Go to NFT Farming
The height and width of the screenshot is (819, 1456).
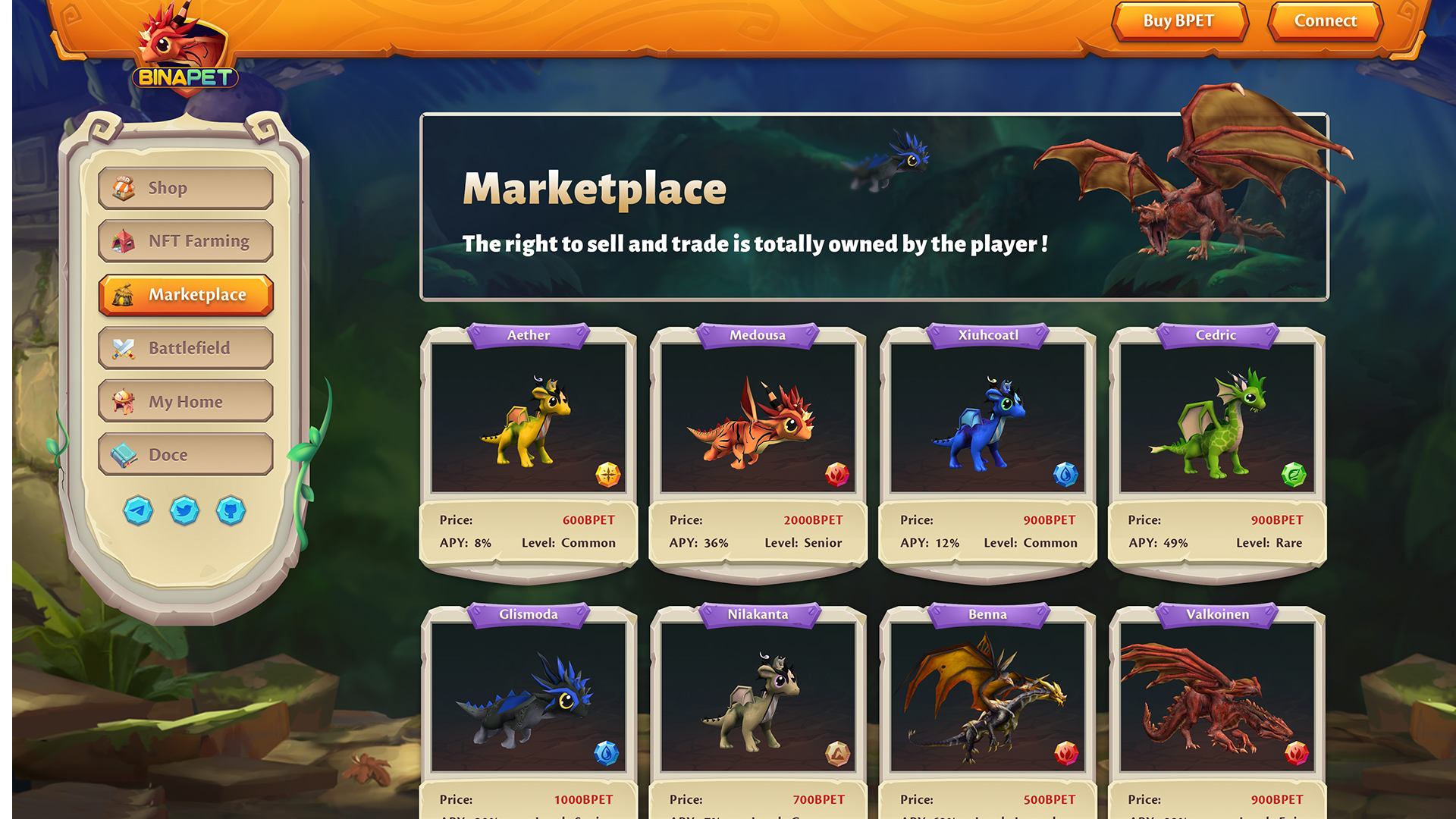click(x=186, y=241)
